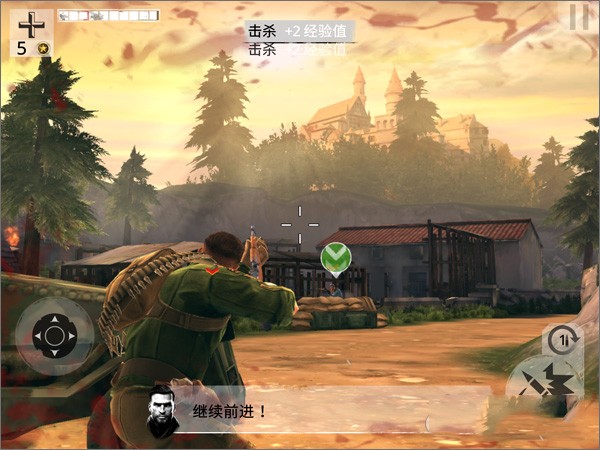Screen dimensions: 600x450
Task: Use the medkit cross icon
Action: coord(31,26)
